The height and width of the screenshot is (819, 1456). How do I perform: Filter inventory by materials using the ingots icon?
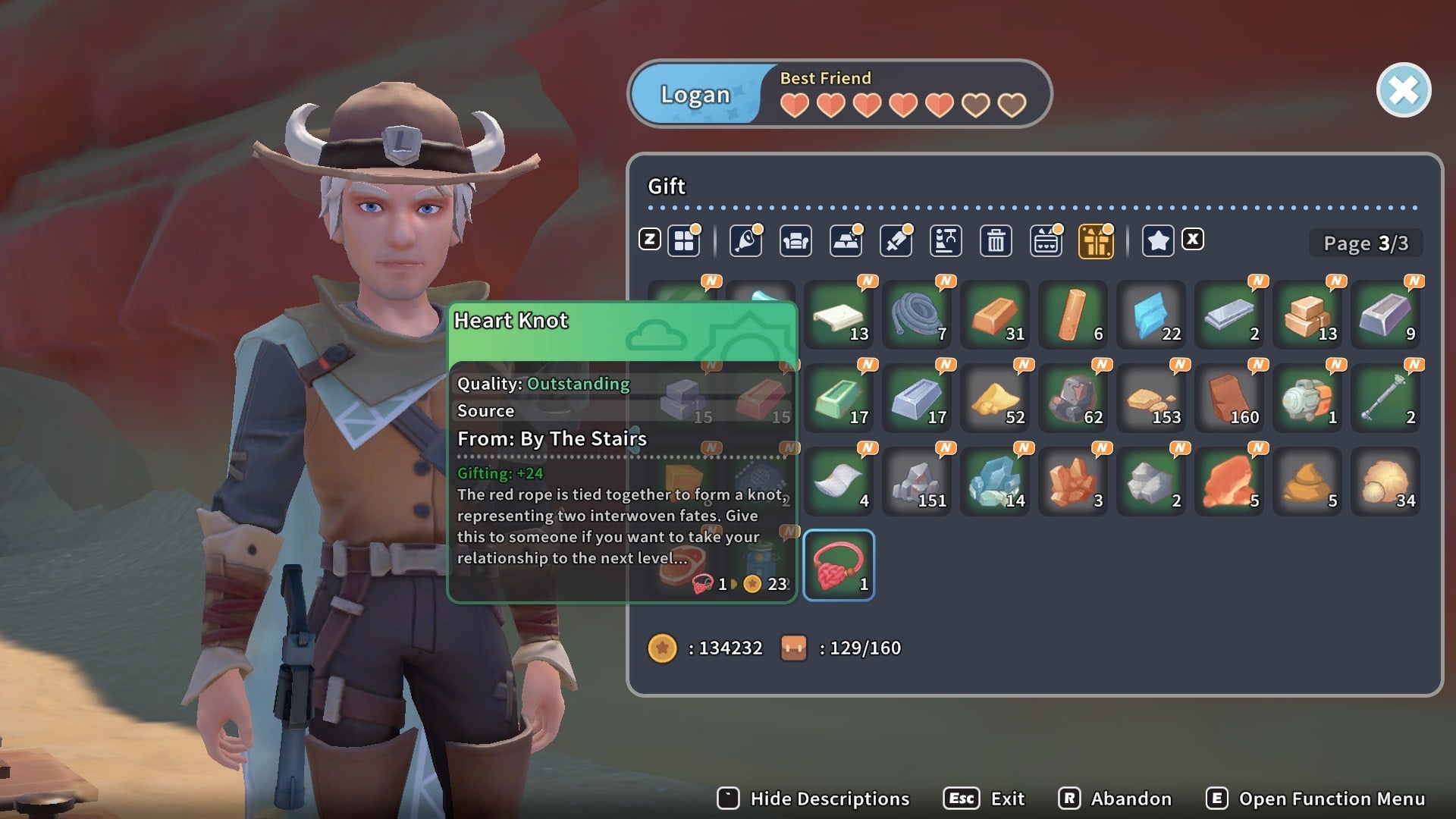[x=846, y=240]
